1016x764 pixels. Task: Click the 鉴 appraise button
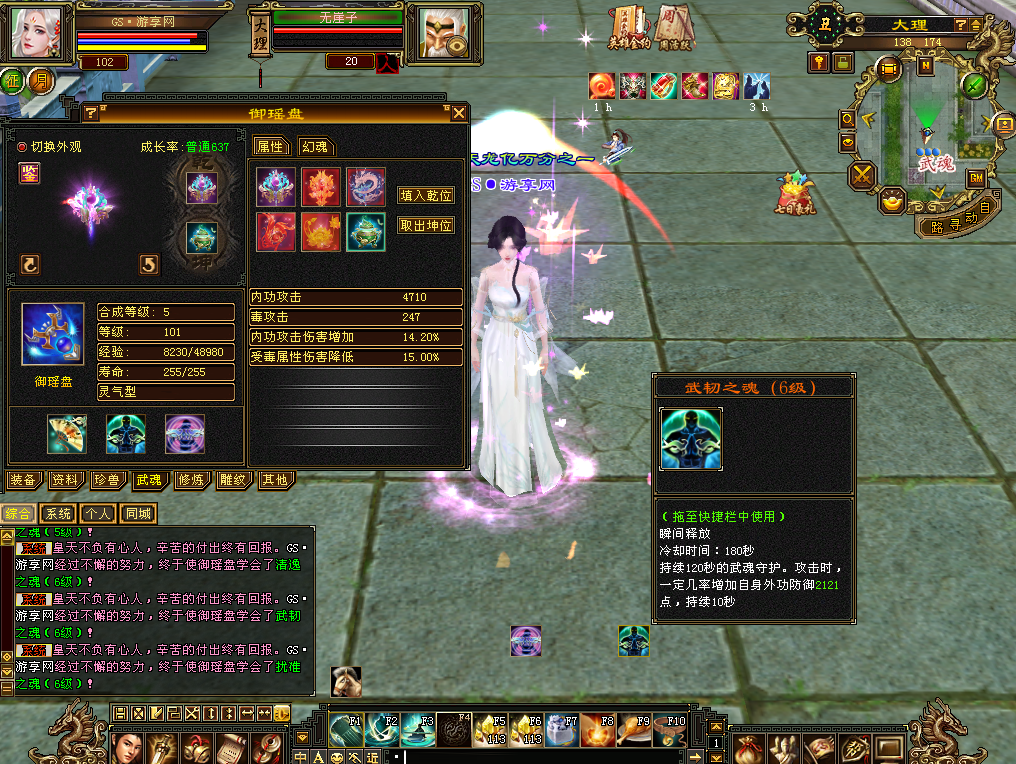[x=29, y=173]
